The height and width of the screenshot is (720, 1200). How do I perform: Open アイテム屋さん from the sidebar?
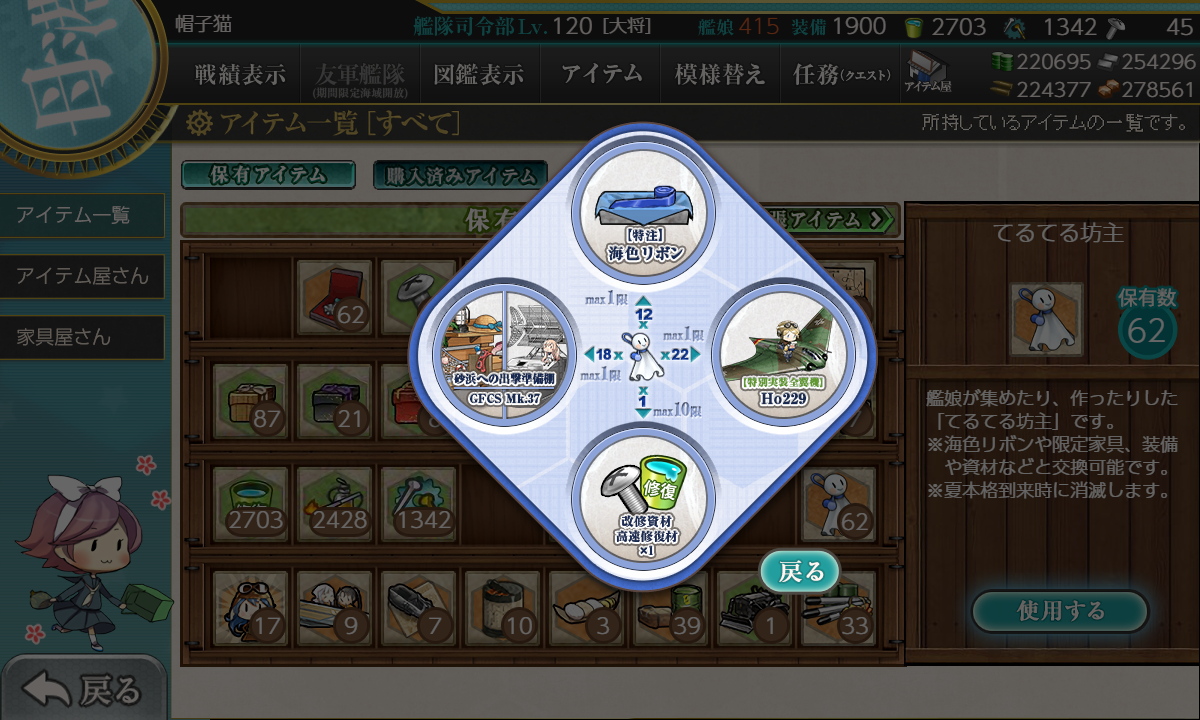pos(82,276)
